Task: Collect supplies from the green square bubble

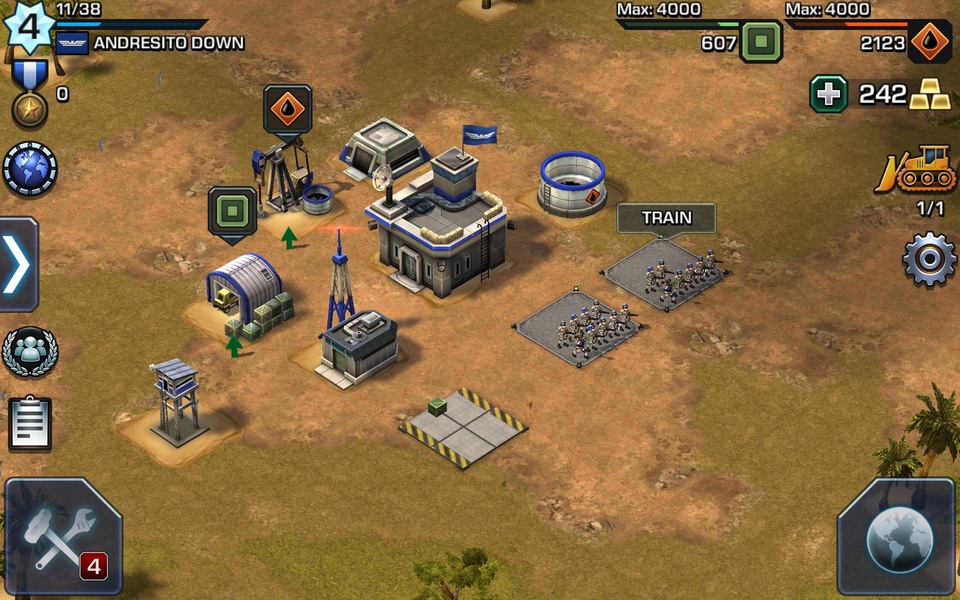Action: pos(232,211)
